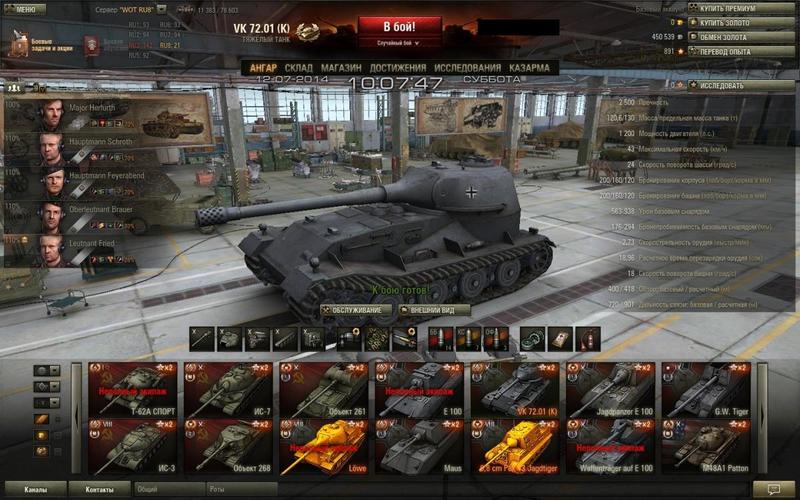This screenshot has width=800, height=500.
Task: Show the ИССЛЕДОВАНИЯ tab
Action: (465, 68)
